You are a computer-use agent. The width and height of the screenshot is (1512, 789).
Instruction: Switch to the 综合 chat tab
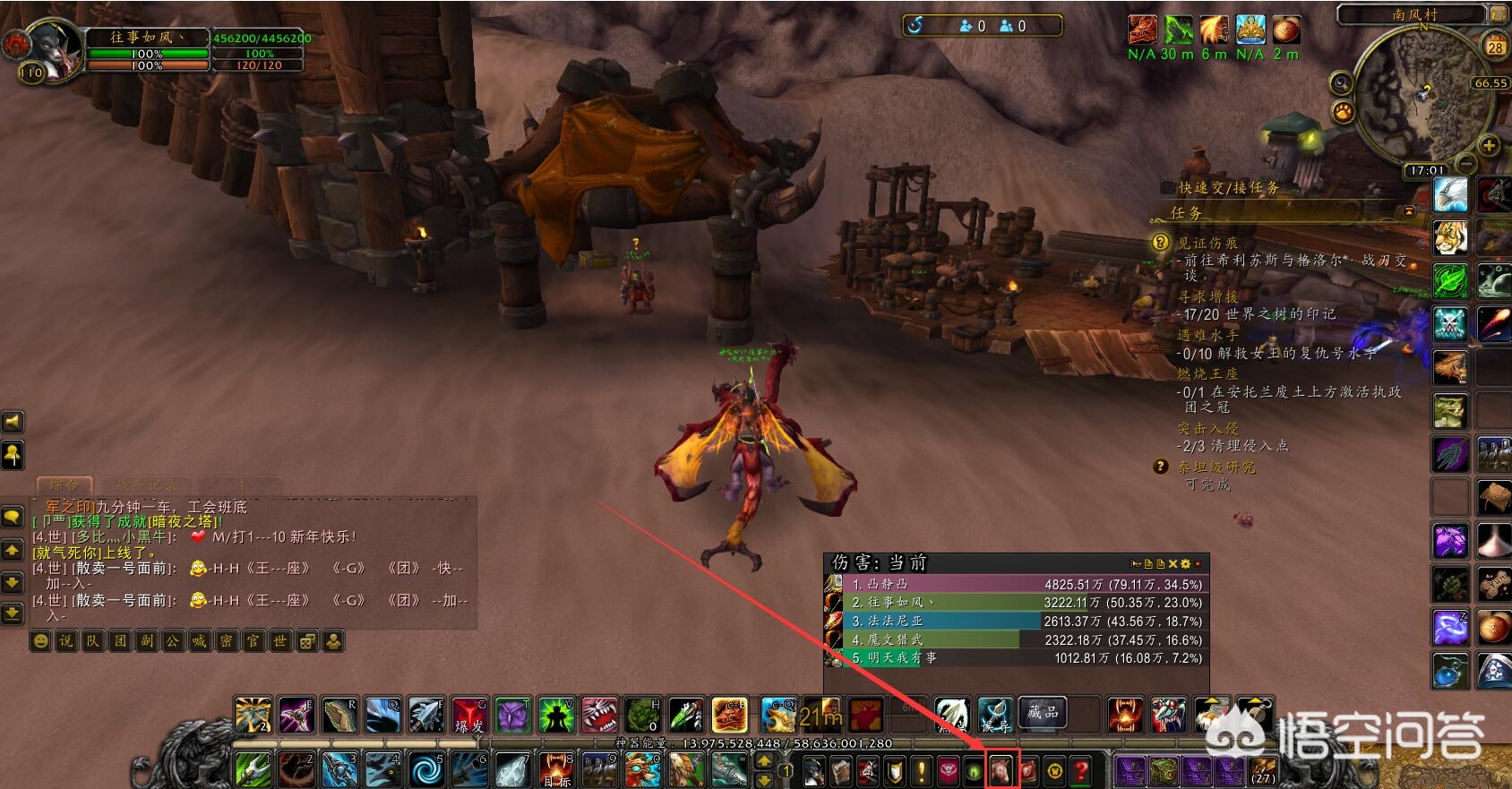point(63,485)
